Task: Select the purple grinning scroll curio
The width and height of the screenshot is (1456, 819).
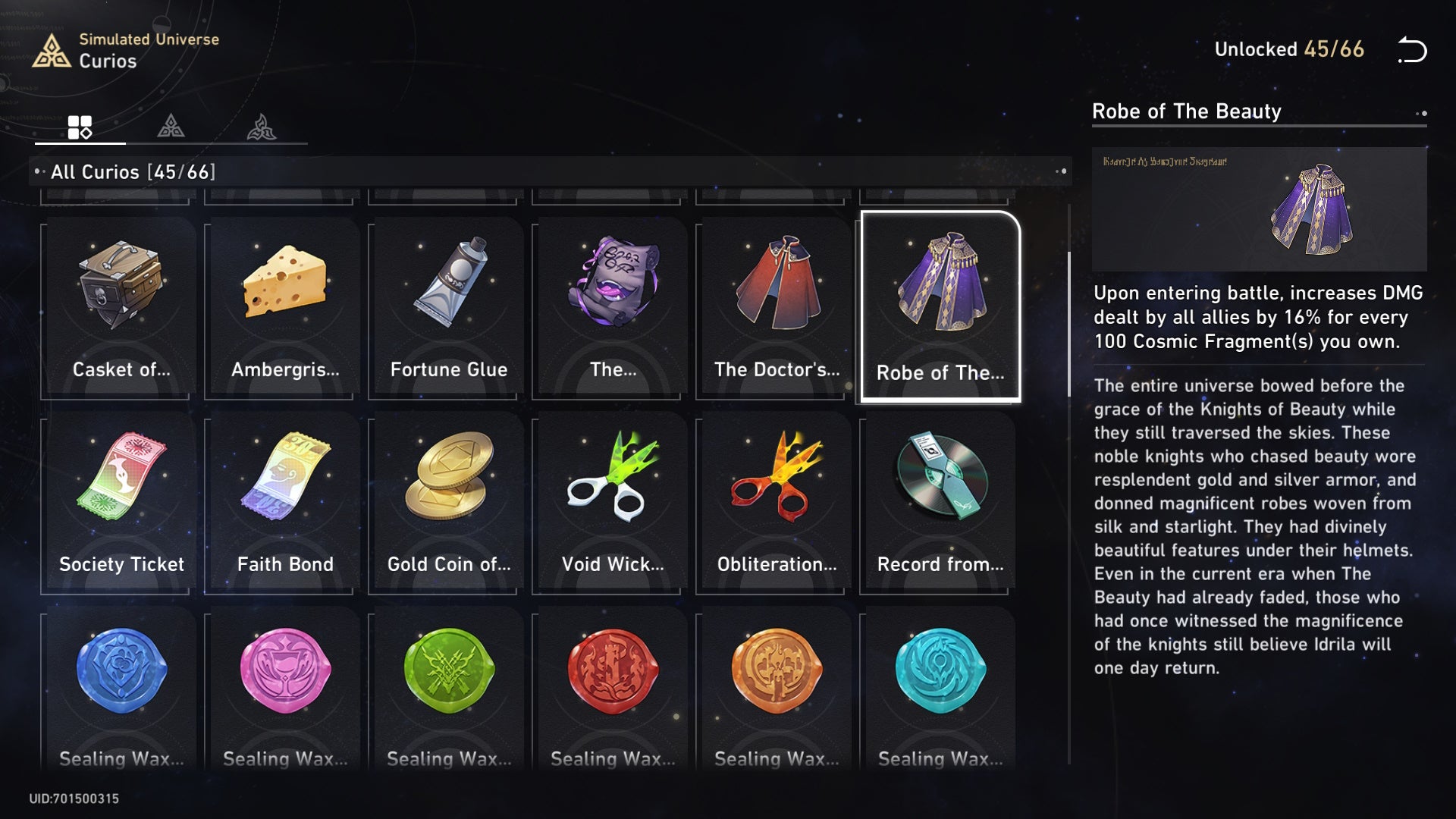Action: (612, 307)
